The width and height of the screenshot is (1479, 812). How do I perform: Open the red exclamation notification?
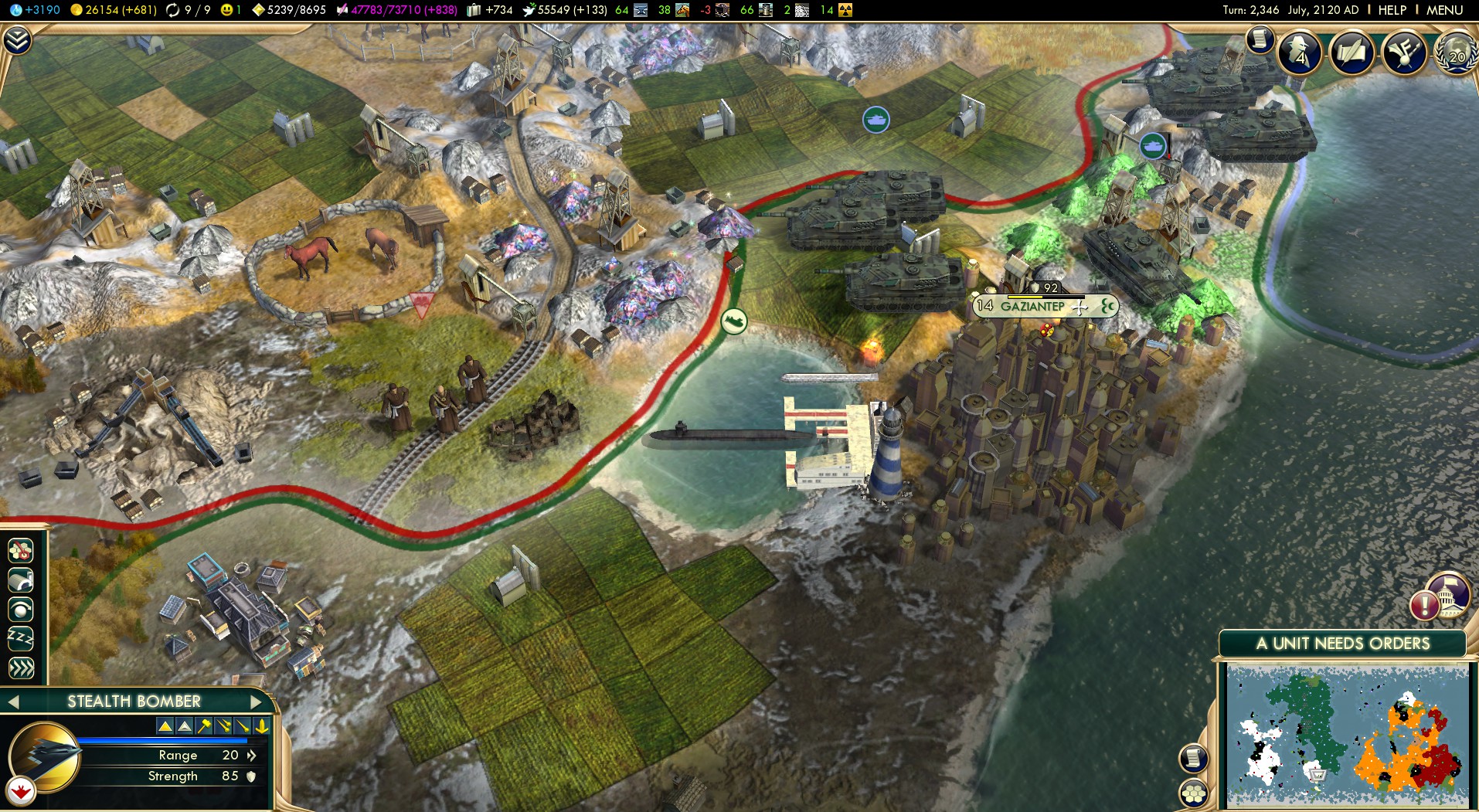click(x=1423, y=604)
